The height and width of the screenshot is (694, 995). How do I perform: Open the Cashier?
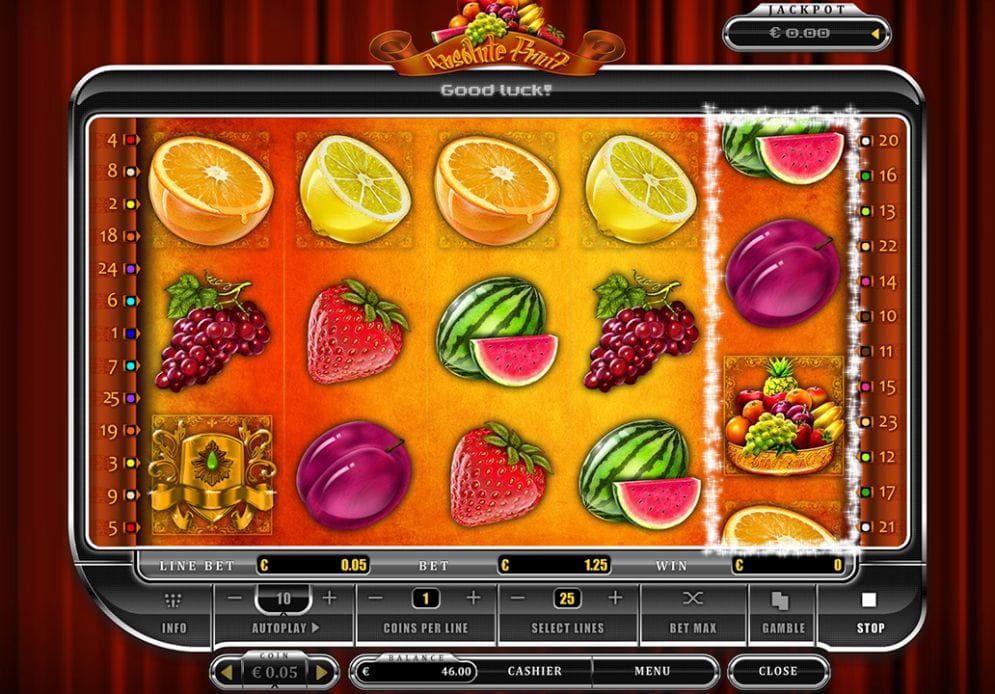(534, 671)
